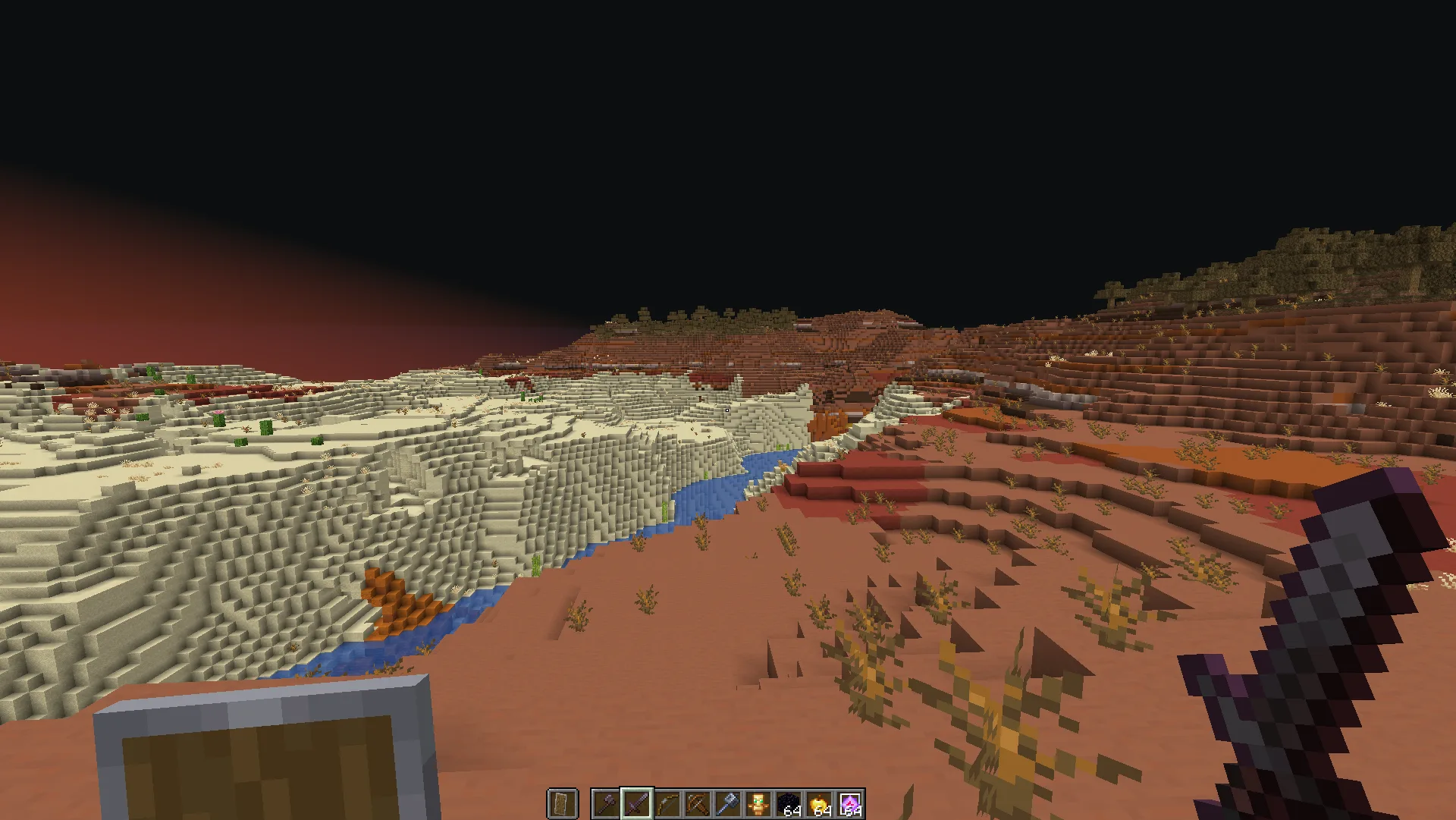The height and width of the screenshot is (820, 1456).
Task: Select the shield in the offhand slot
Action: click(562, 804)
